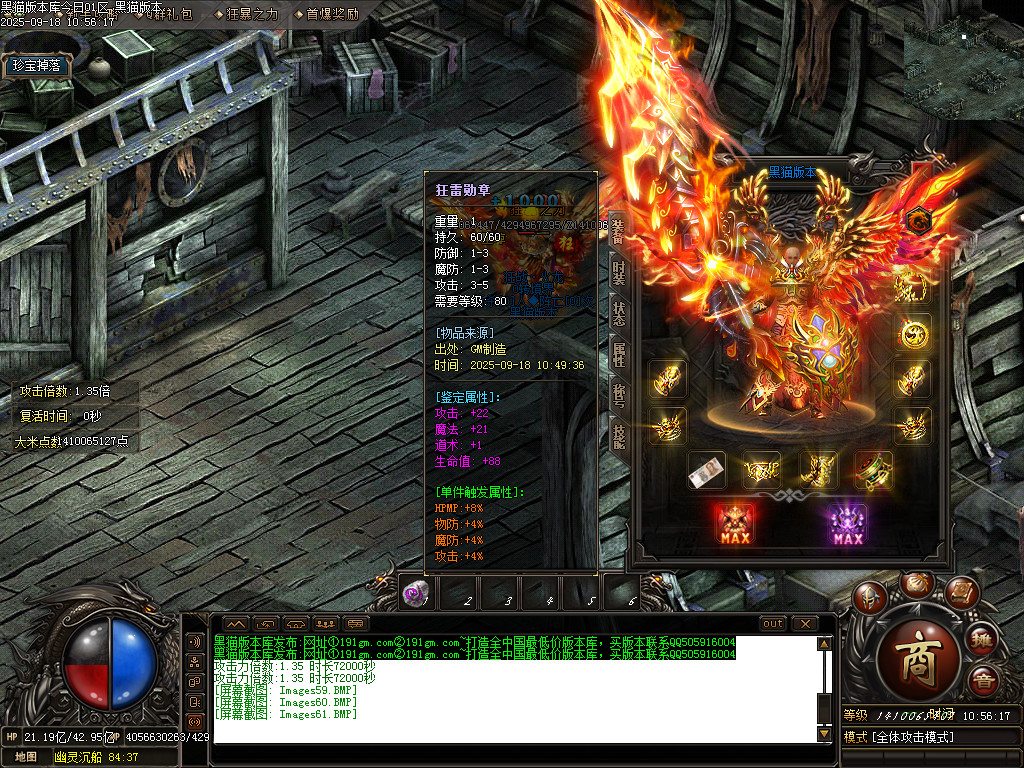
Task: Open the character panel helmet button
Action: coord(871,597)
